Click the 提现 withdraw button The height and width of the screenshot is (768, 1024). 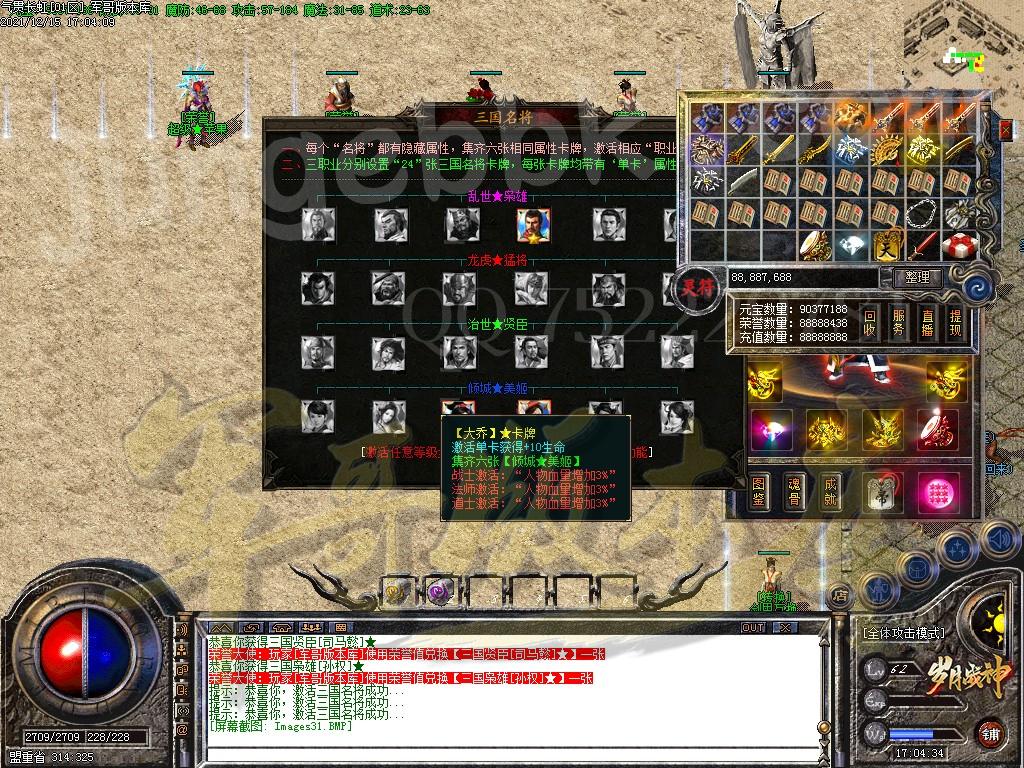pyautogui.click(x=955, y=322)
